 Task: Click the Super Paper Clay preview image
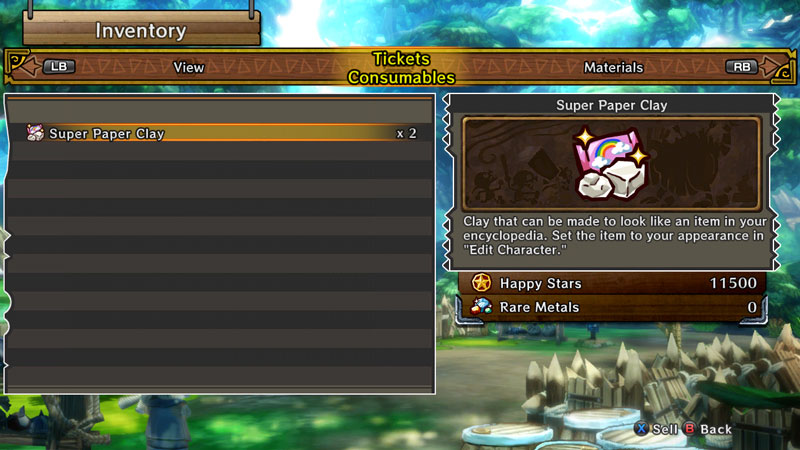pos(611,163)
